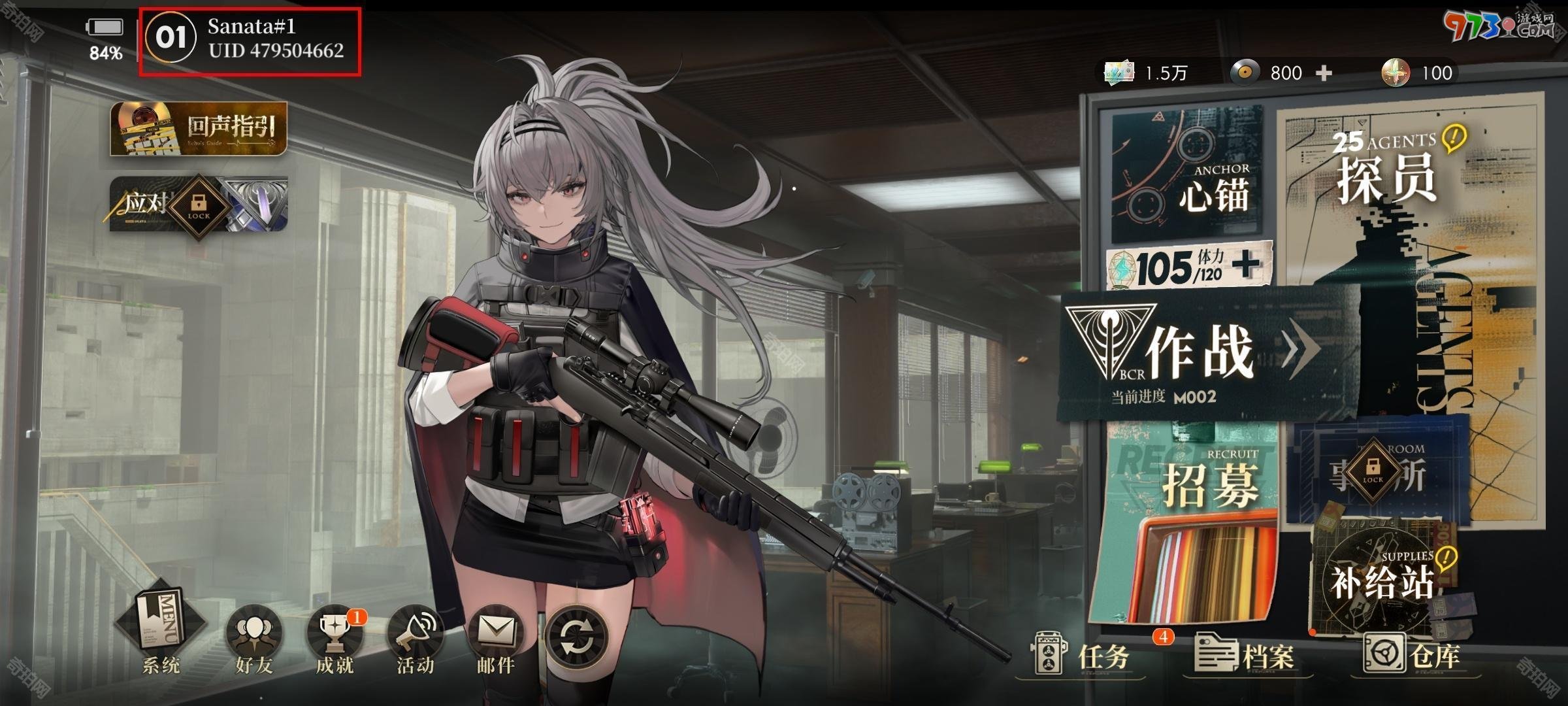Add currency via plus beside 800
The height and width of the screenshot is (706, 1568).
[1324, 73]
